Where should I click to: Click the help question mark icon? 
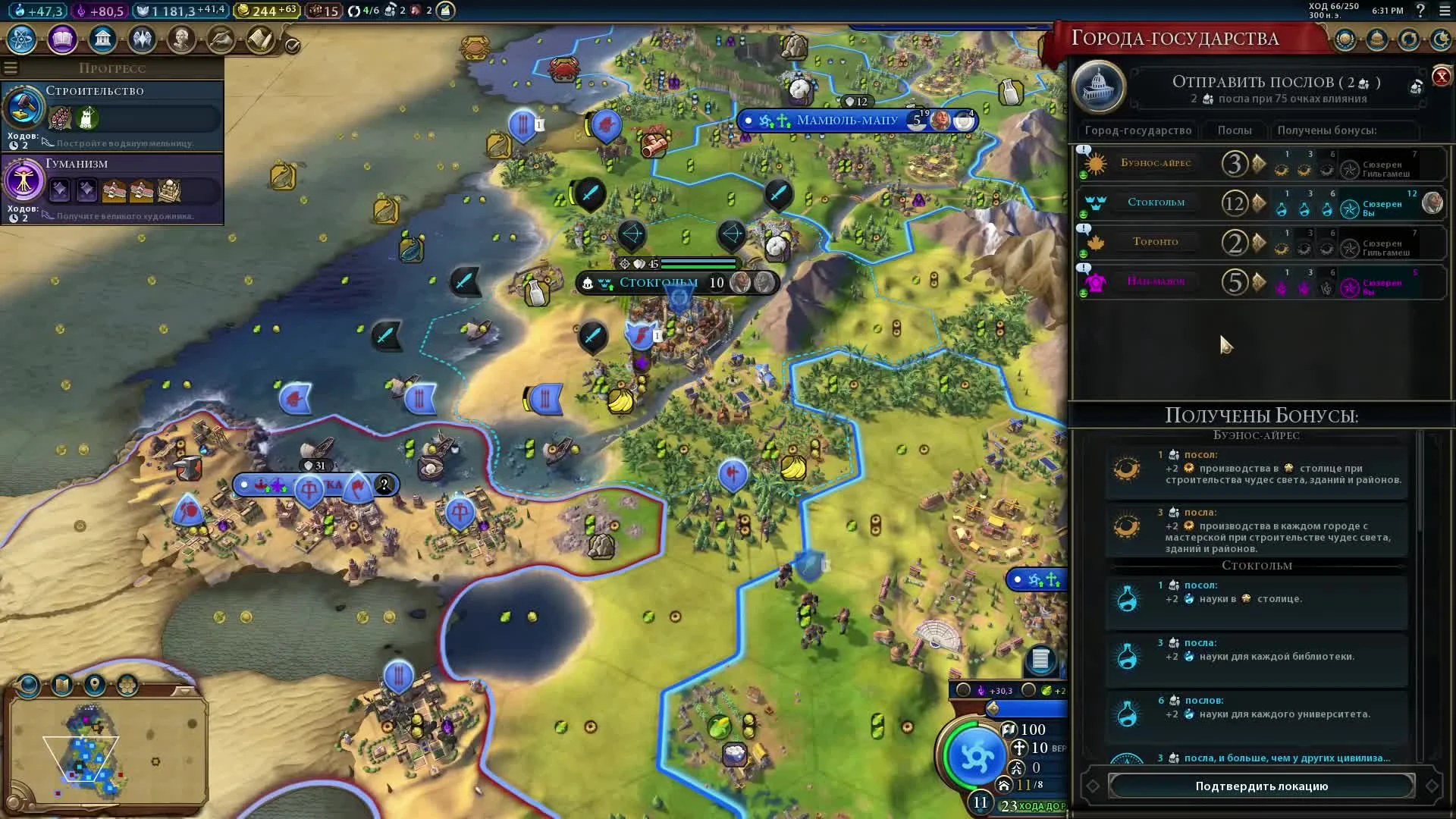(1421, 11)
